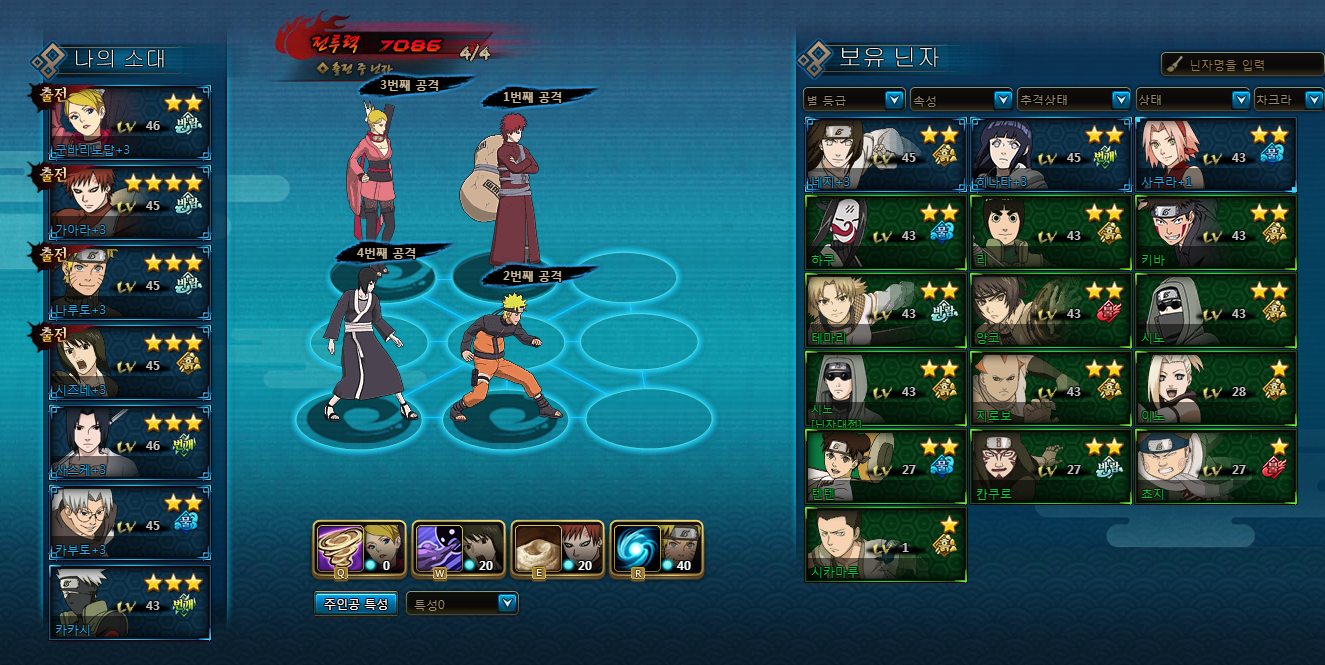
Task: Open the 특성0 dropdown
Action: pyautogui.click(x=462, y=603)
